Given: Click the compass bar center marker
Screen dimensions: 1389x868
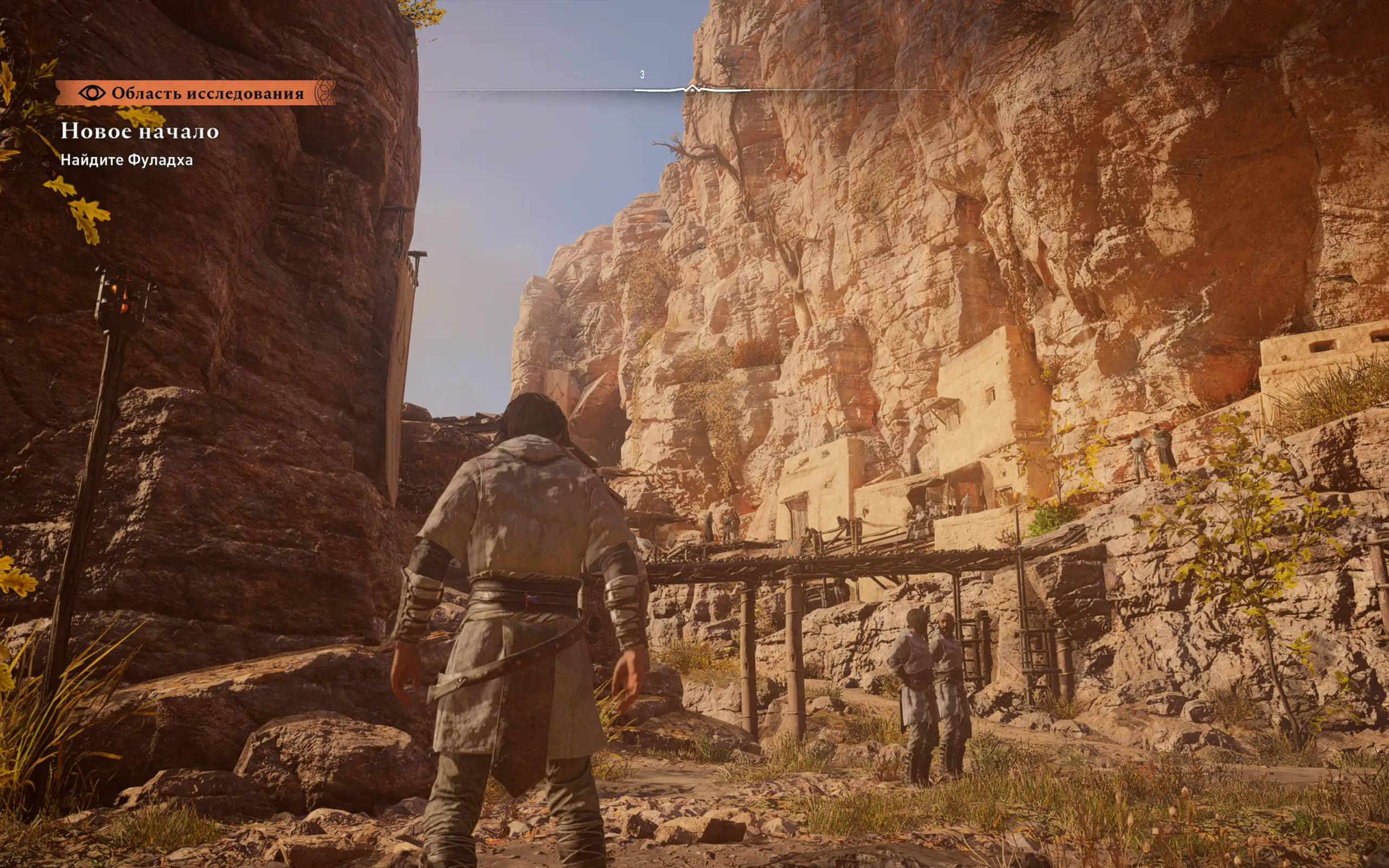Looking at the screenshot, I should point(692,89).
